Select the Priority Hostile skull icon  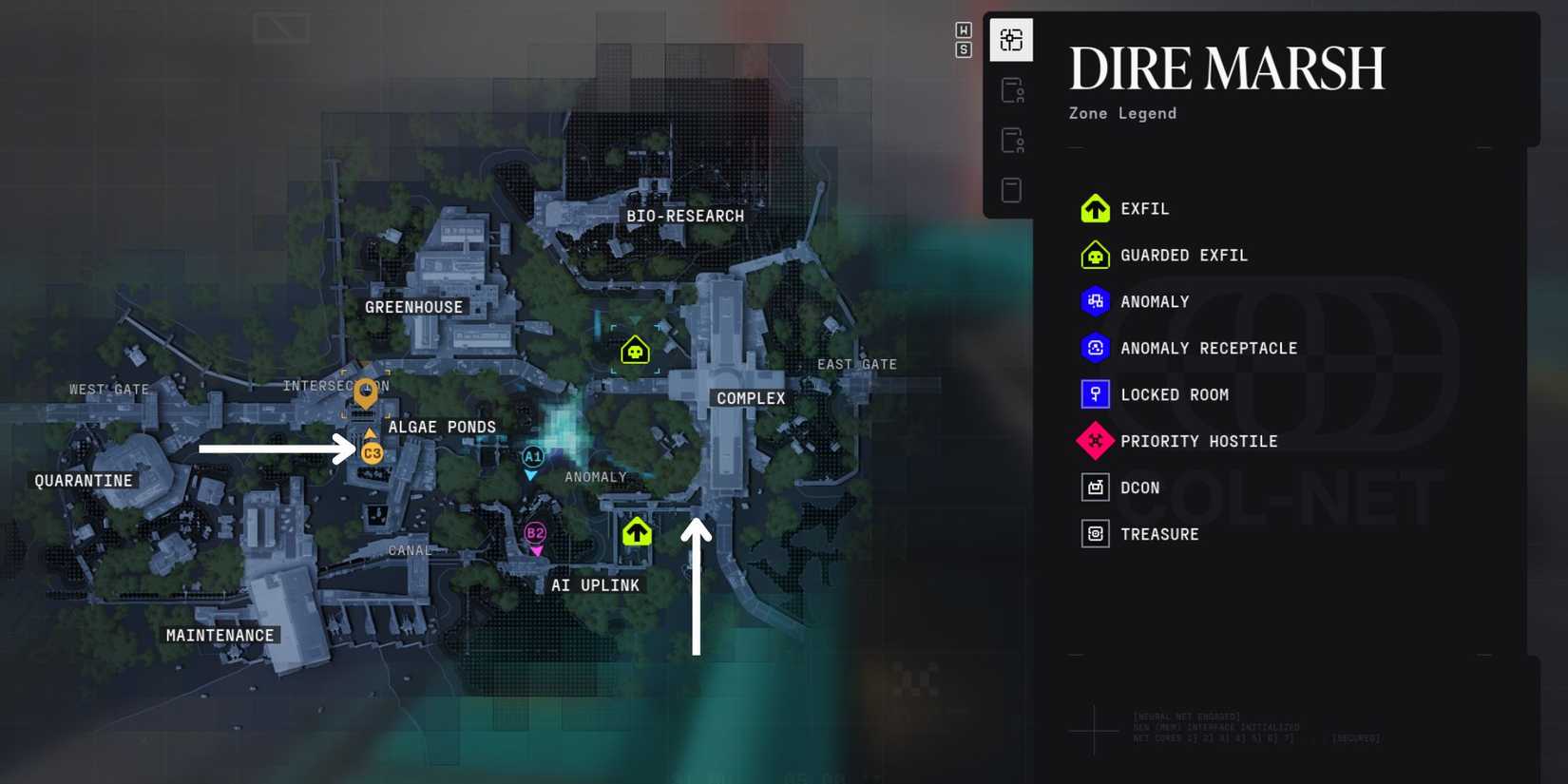tap(1095, 441)
